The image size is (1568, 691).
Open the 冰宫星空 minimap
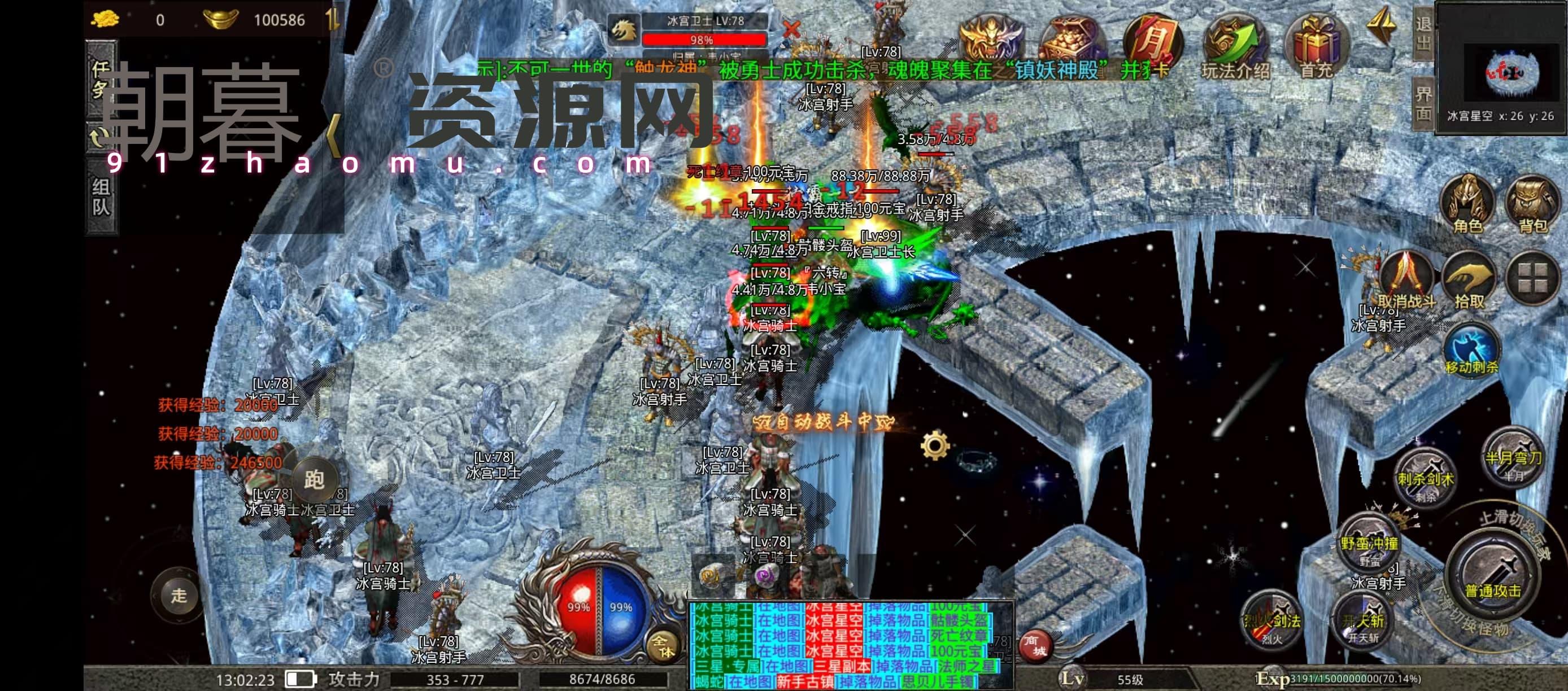click(1501, 69)
